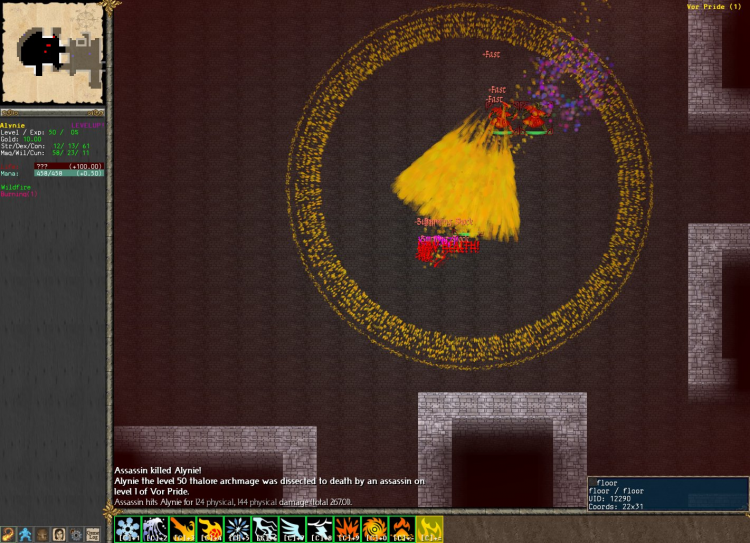Click the gear icon
This screenshot has height=543, width=750.
tap(75, 535)
